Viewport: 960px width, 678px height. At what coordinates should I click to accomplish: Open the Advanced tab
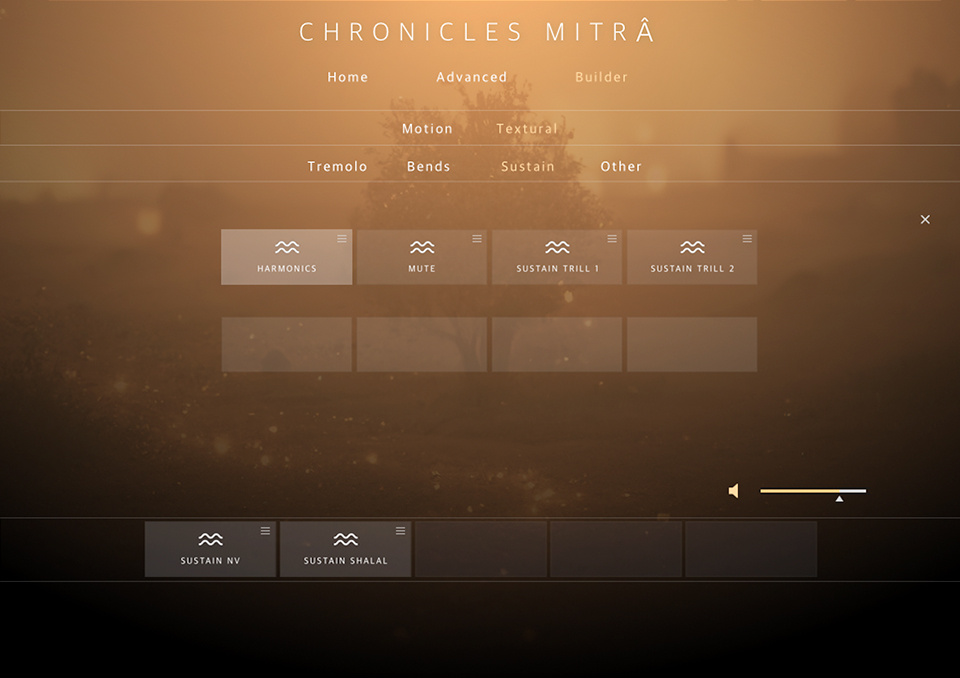point(472,77)
